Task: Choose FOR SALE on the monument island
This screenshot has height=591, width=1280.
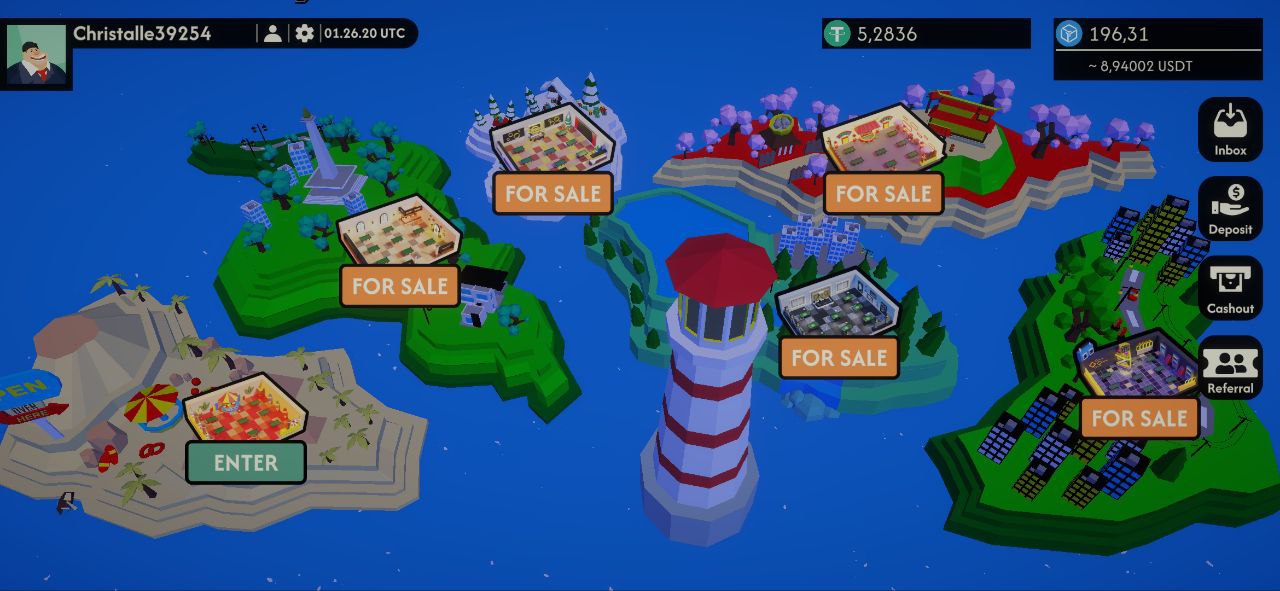Action: pyautogui.click(x=400, y=286)
